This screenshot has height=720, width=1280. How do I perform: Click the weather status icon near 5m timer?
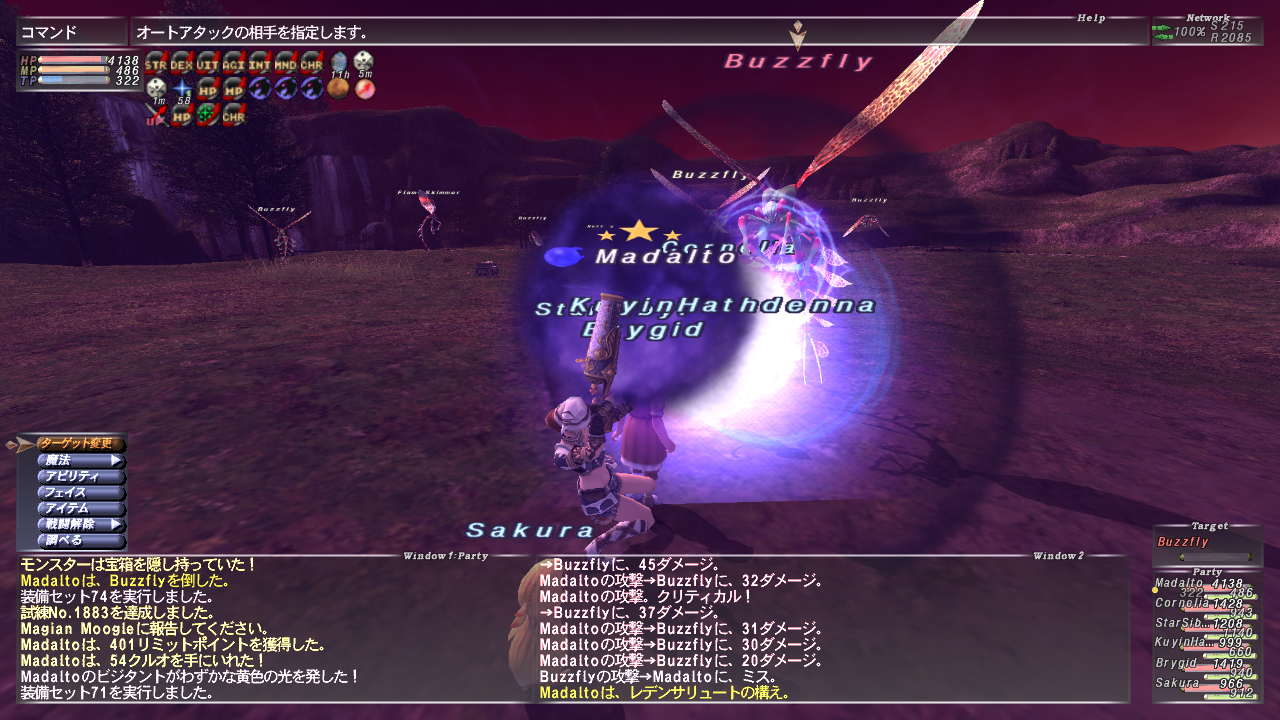point(363,88)
